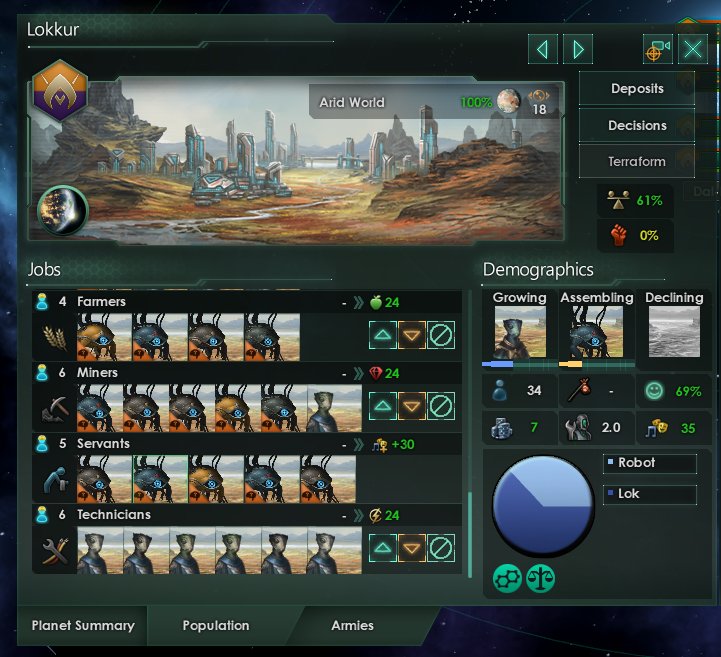
Task: Click the Terraform button
Action: point(637,161)
